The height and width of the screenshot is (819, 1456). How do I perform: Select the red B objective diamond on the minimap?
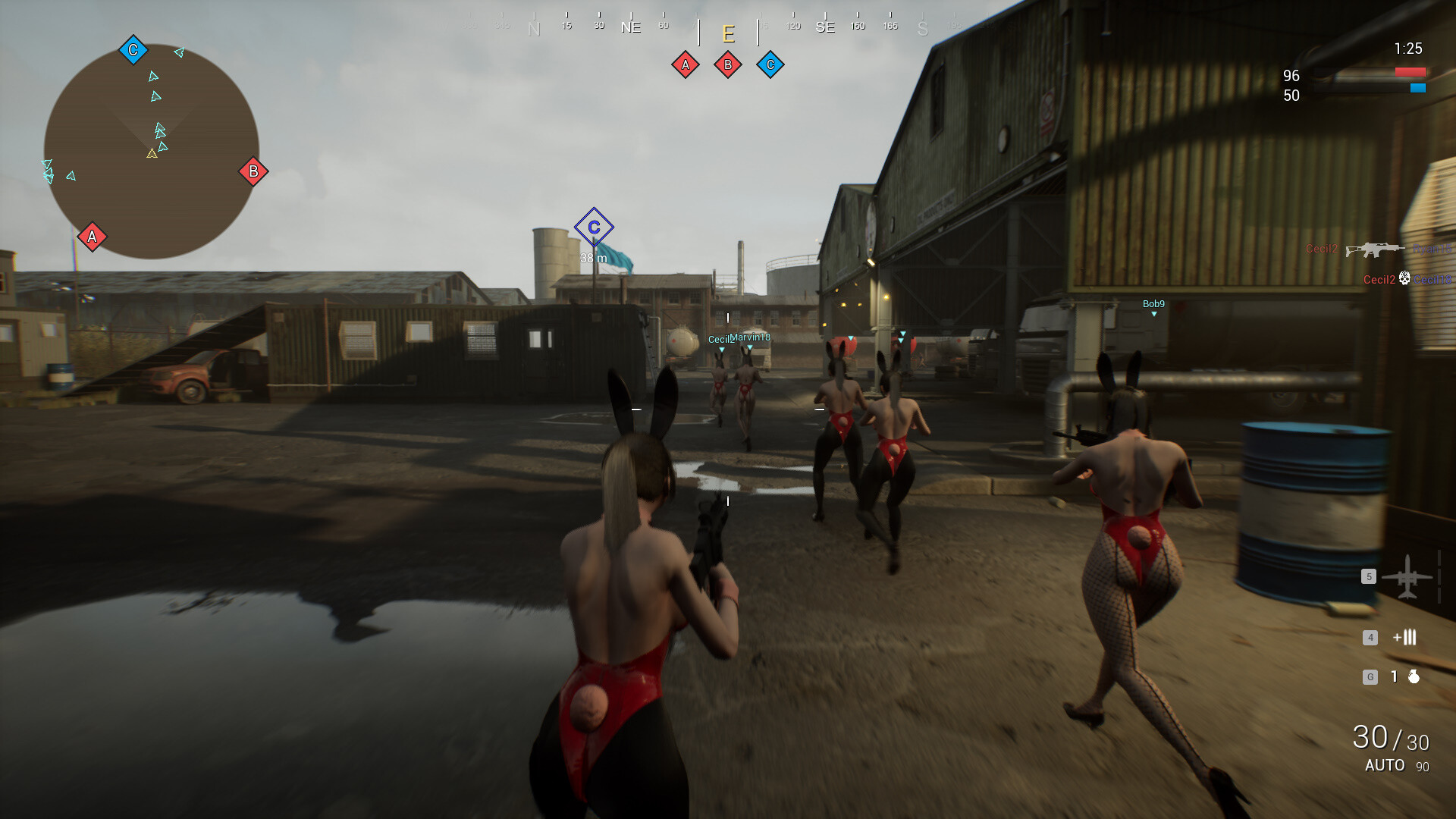(x=253, y=172)
